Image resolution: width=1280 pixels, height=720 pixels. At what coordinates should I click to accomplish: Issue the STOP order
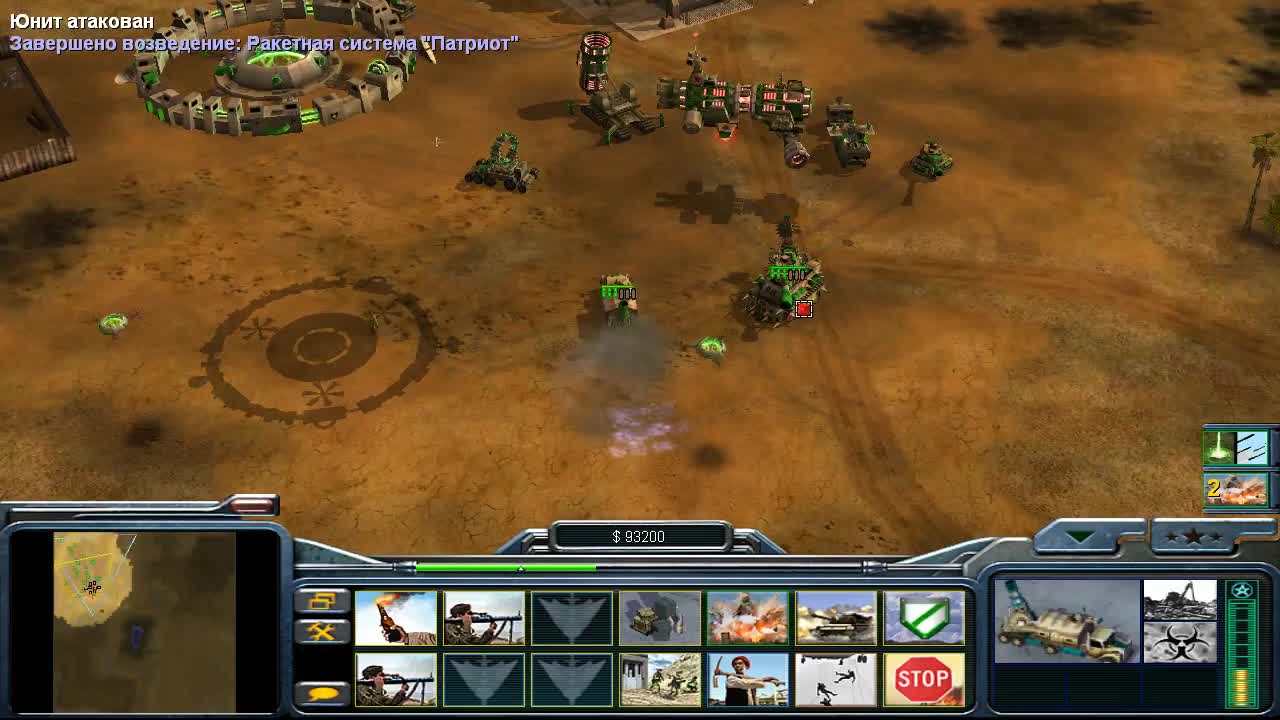(923, 678)
